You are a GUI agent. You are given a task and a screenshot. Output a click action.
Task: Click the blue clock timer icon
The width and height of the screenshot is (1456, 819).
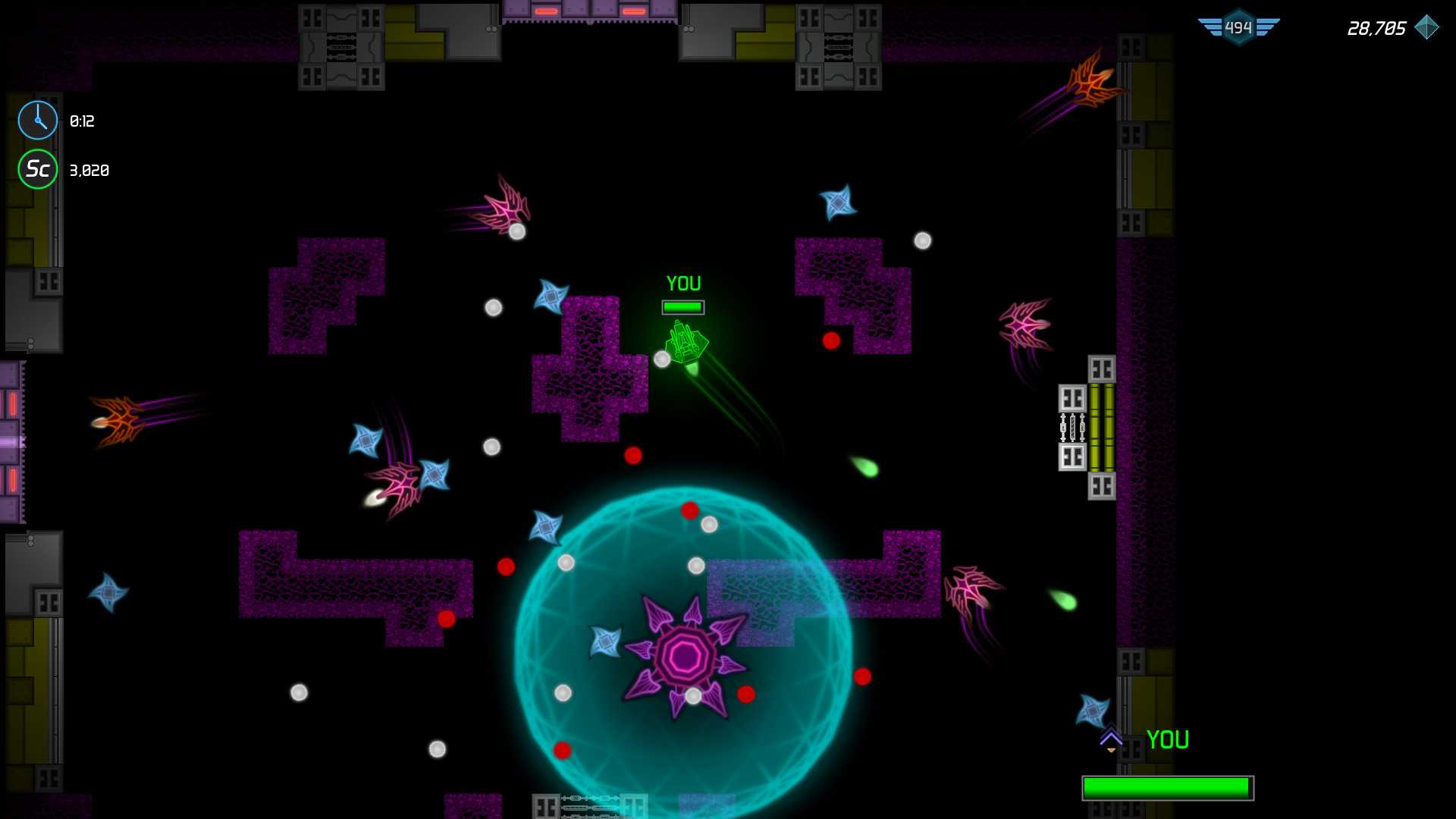(x=37, y=121)
